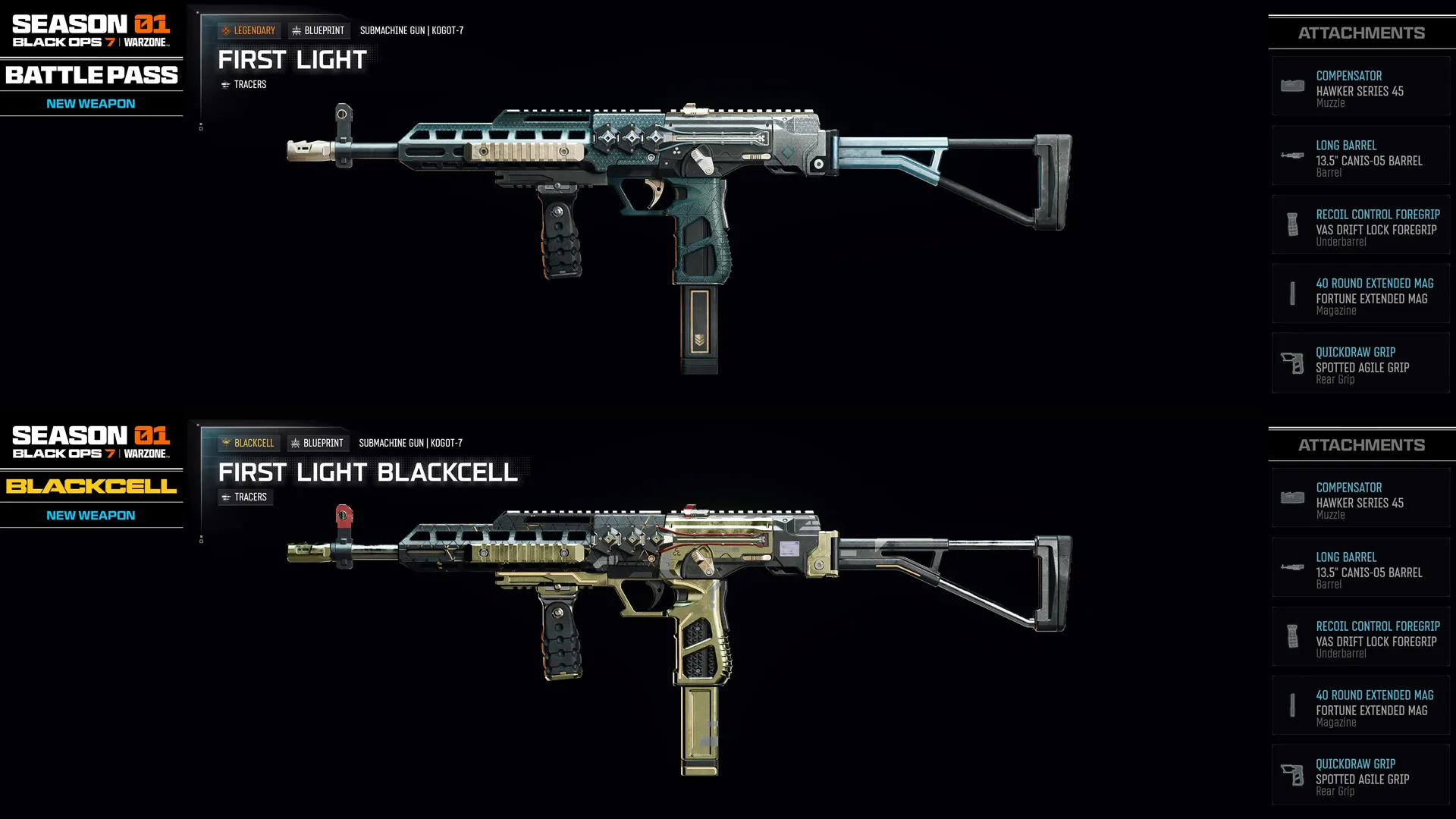
Task: Select the Blueprint icon next to Blackcell tag
Action: tap(294, 443)
